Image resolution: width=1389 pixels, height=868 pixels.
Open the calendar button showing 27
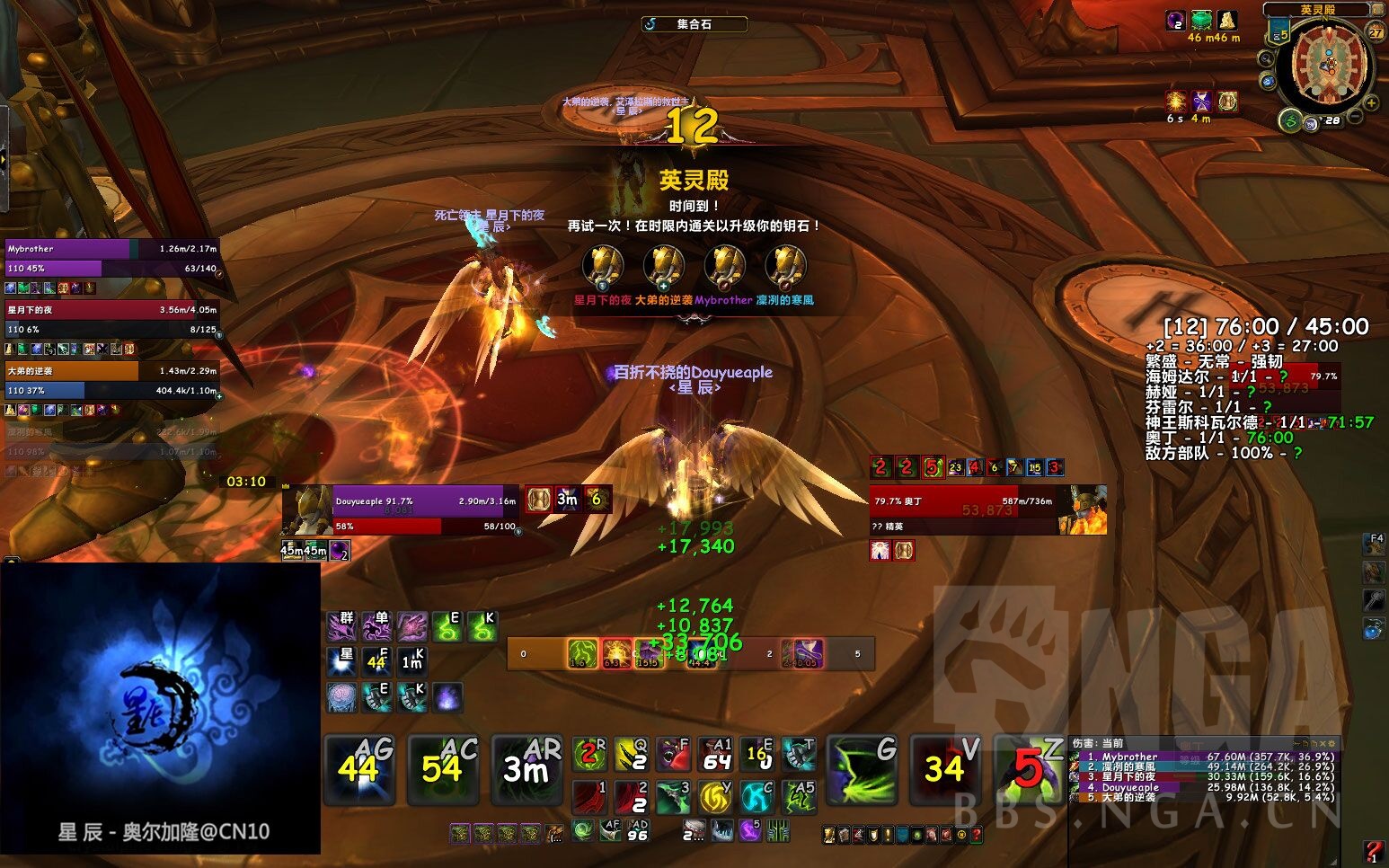tap(1376, 32)
